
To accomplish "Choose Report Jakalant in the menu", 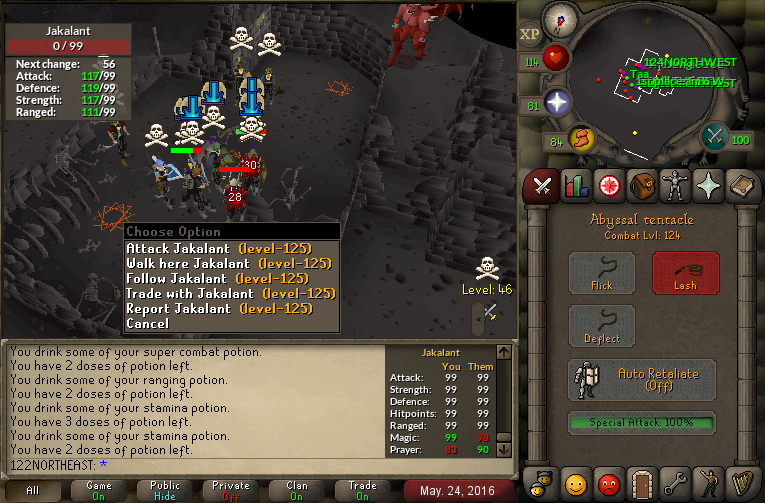I will tap(218, 308).
